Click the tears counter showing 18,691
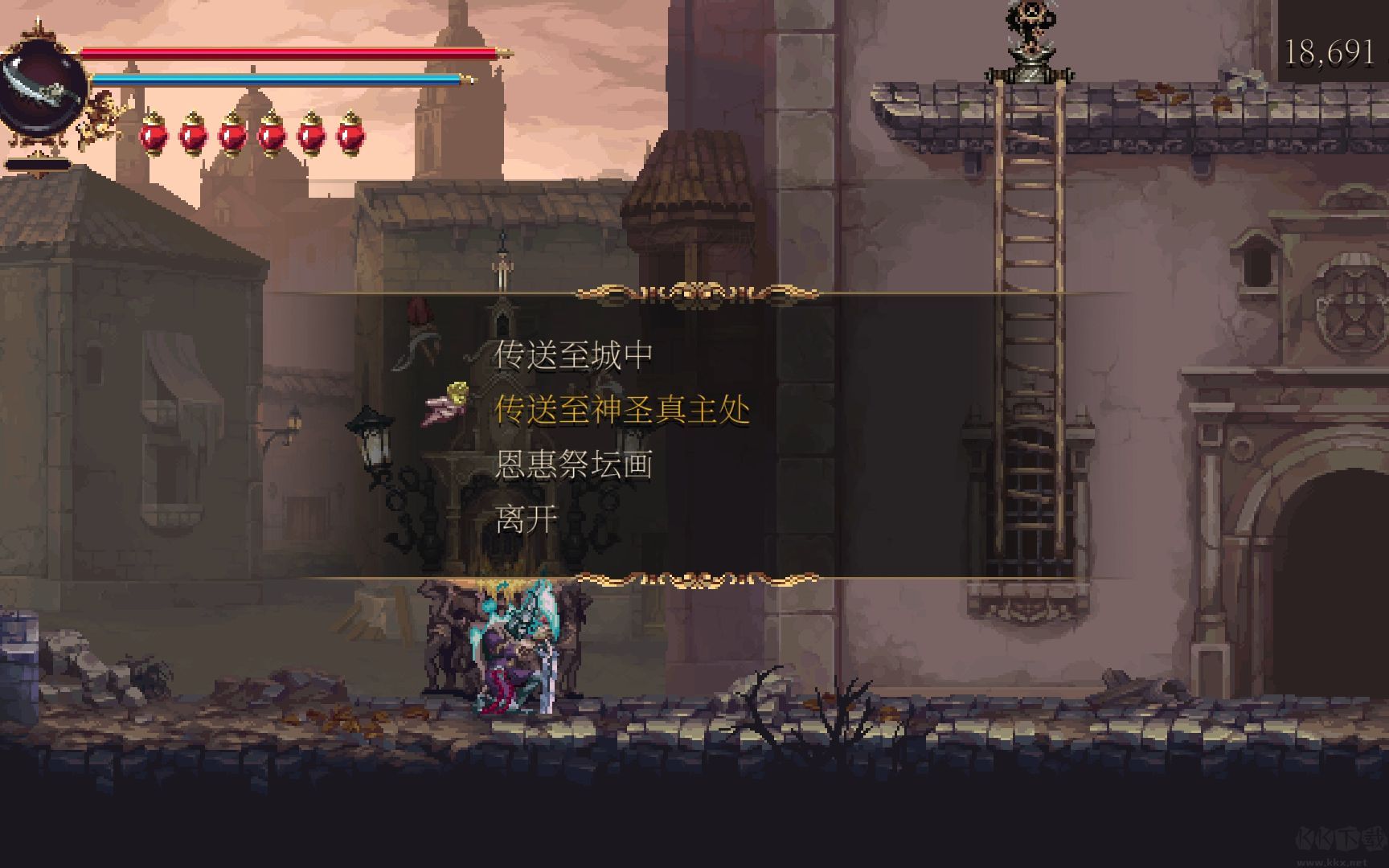 pyautogui.click(x=1331, y=53)
